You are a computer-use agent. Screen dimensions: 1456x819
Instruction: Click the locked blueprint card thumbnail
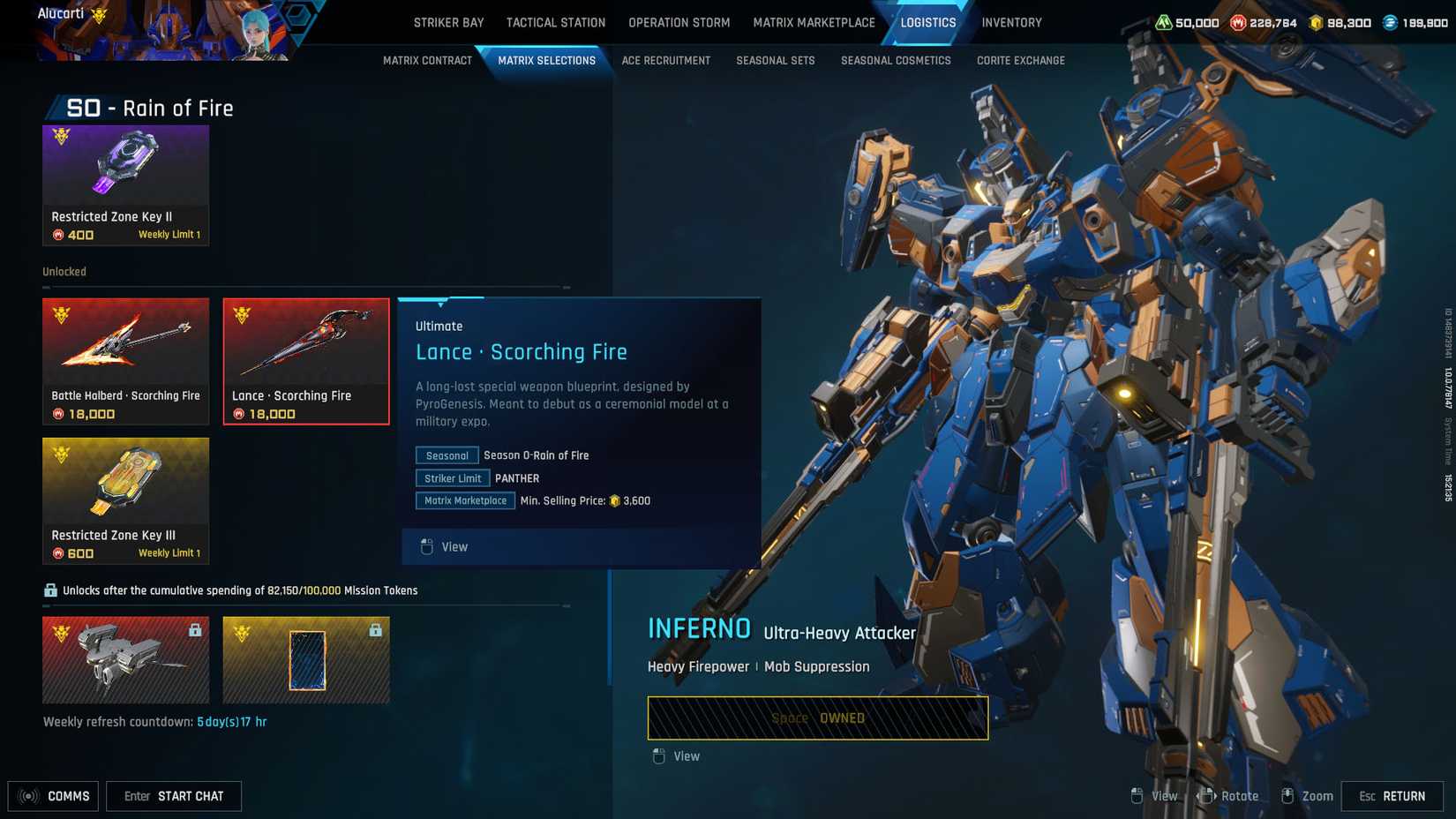pos(305,659)
